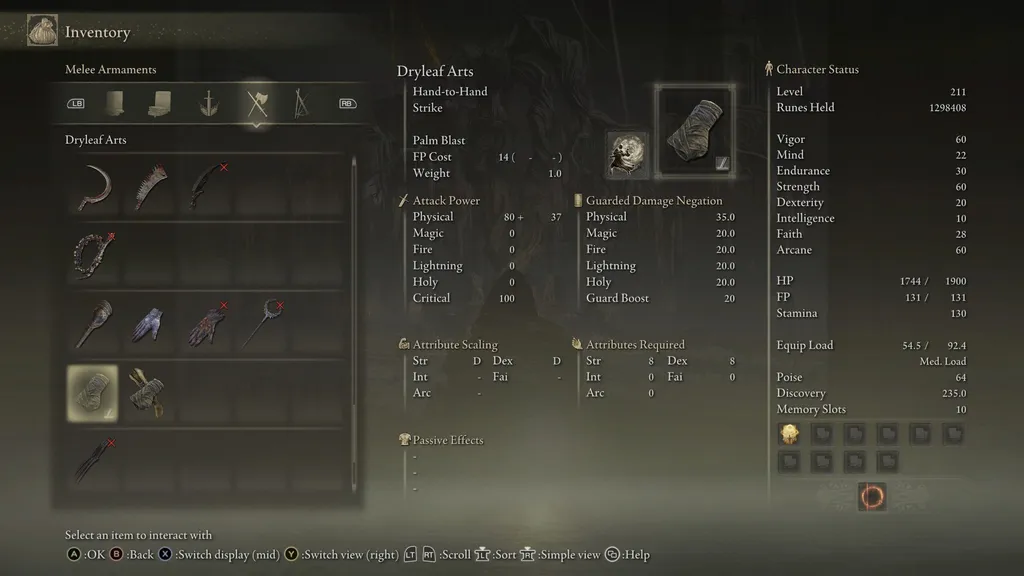1024x576 pixels.
Task: Select the bandaged leg wraps next to Dryleaf Arts
Action: pos(151,393)
